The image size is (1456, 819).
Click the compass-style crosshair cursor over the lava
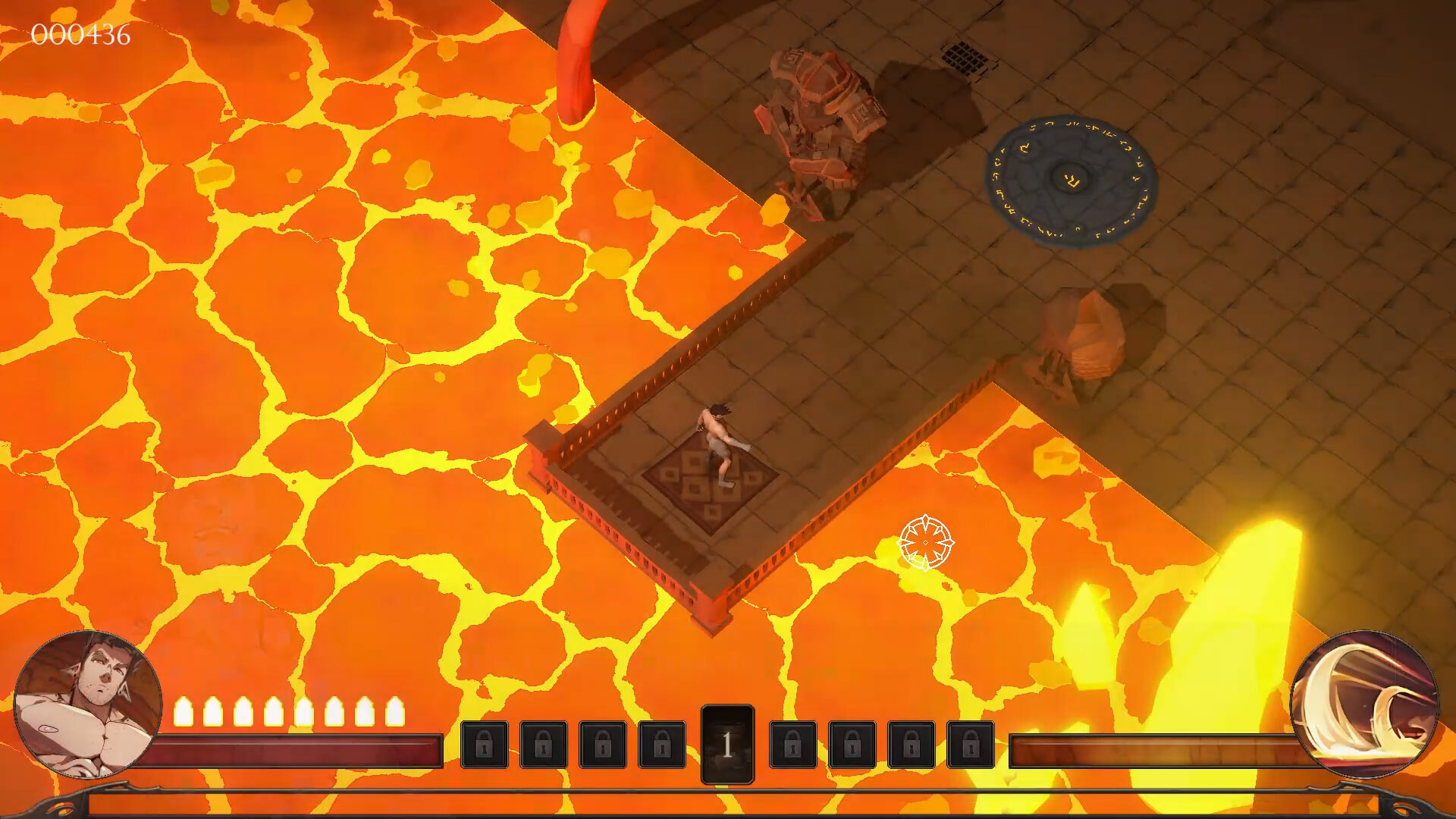(925, 544)
